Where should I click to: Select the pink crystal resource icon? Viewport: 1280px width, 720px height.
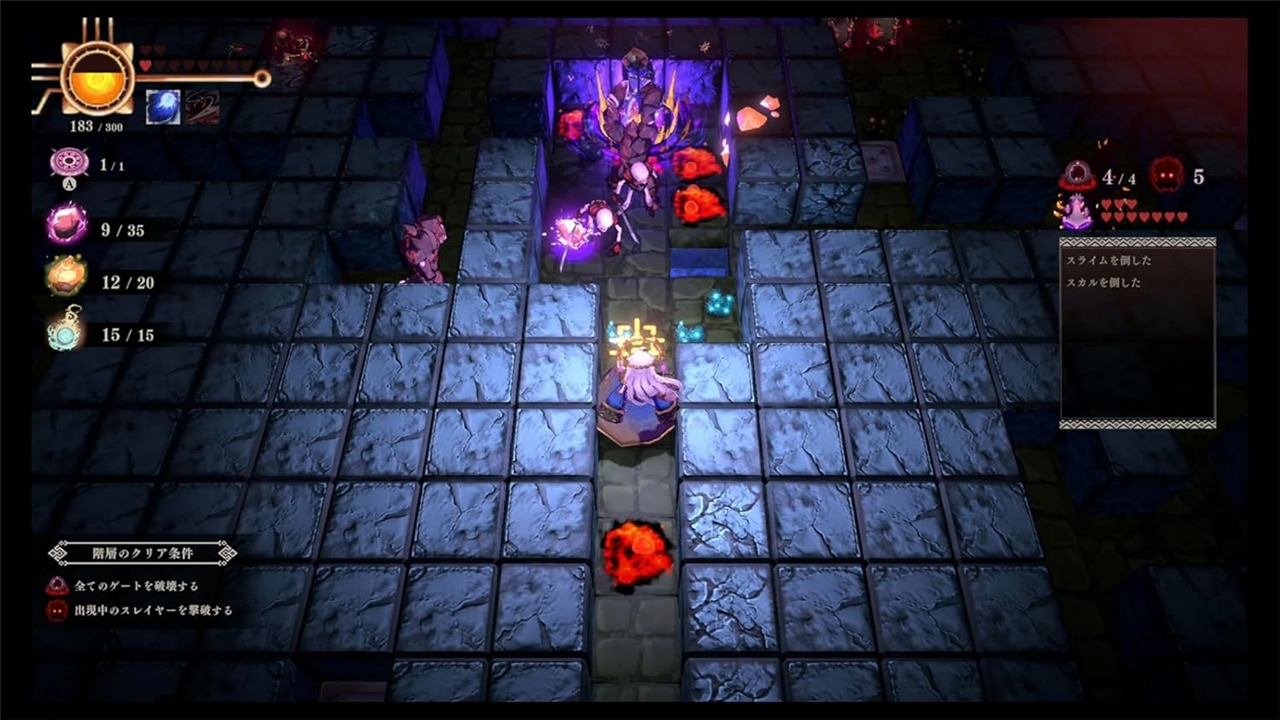pyautogui.click(x=66, y=224)
